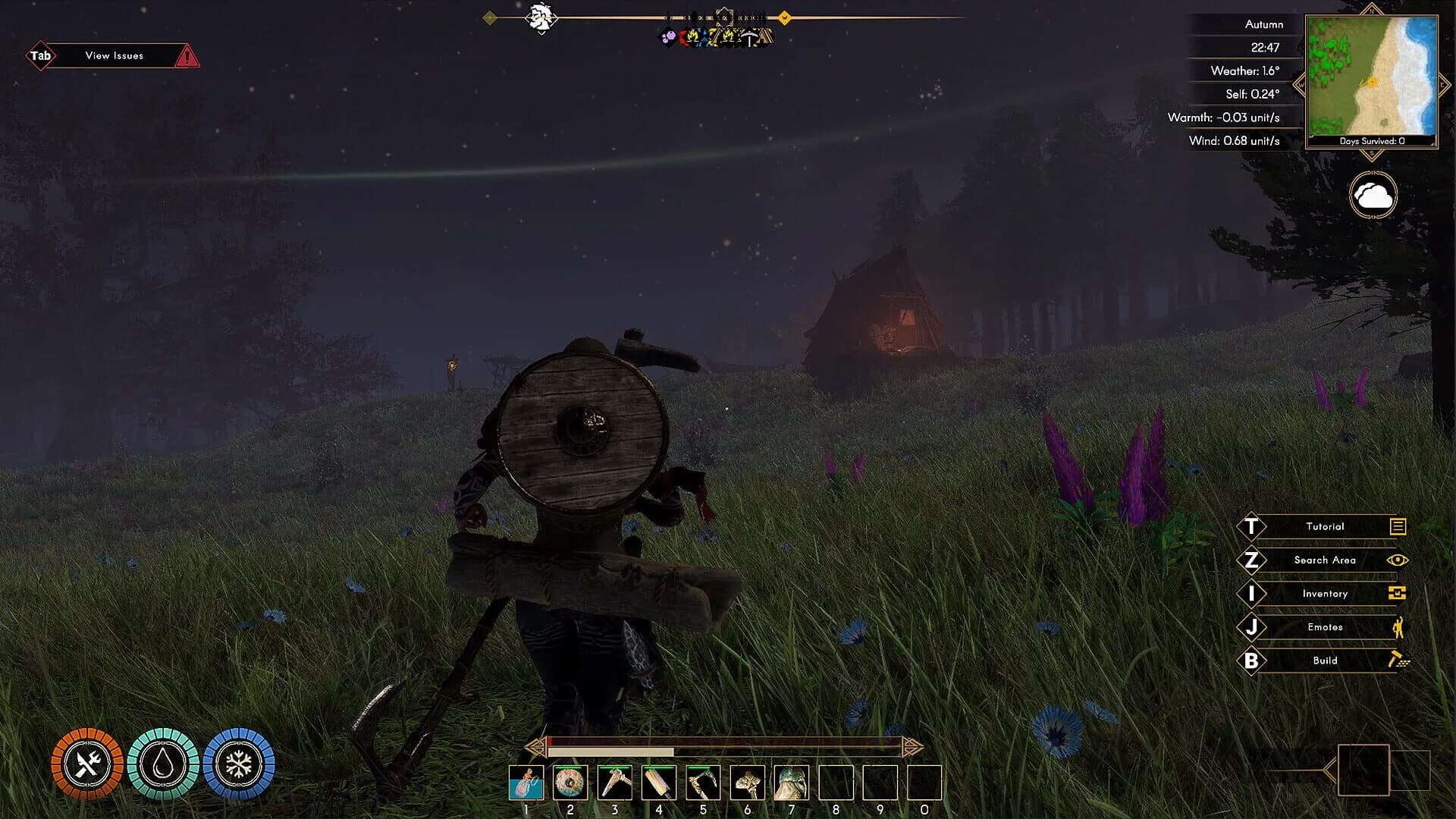Click the Inventory bag icon on the right panel
Image resolution: width=1456 pixels, height=819 pixels.
[1398, 593]
